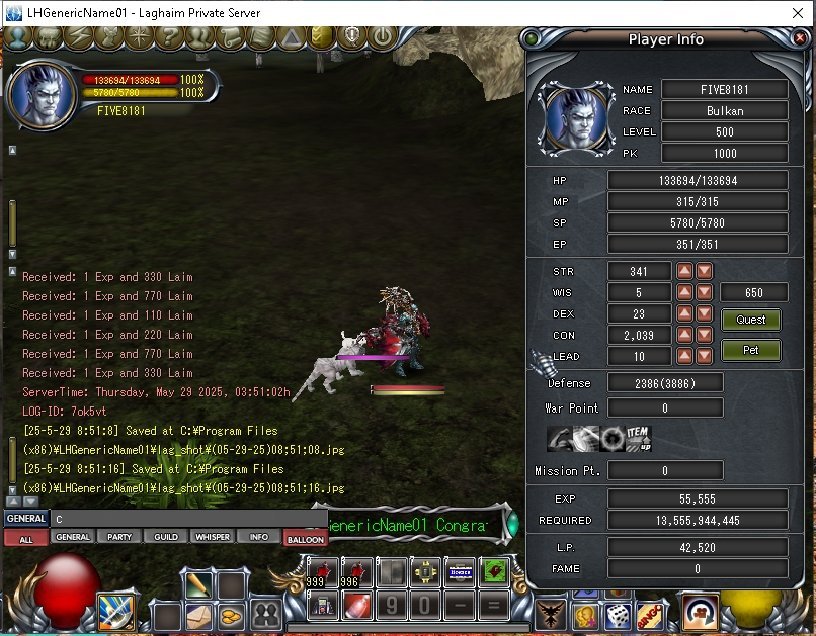This screenshot has height=636, width=816.
Task: Select the ALL chat filter
Action: coord(25,538)
